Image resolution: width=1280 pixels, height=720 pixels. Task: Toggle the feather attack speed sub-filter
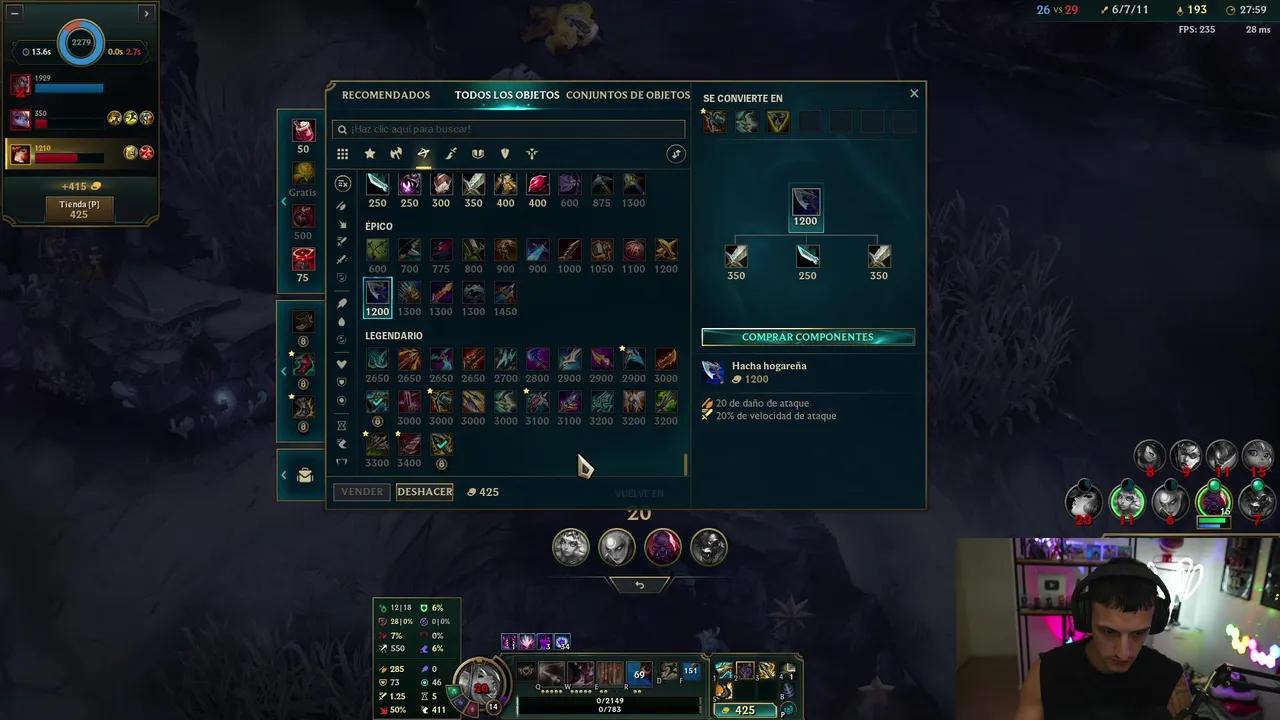342,207
